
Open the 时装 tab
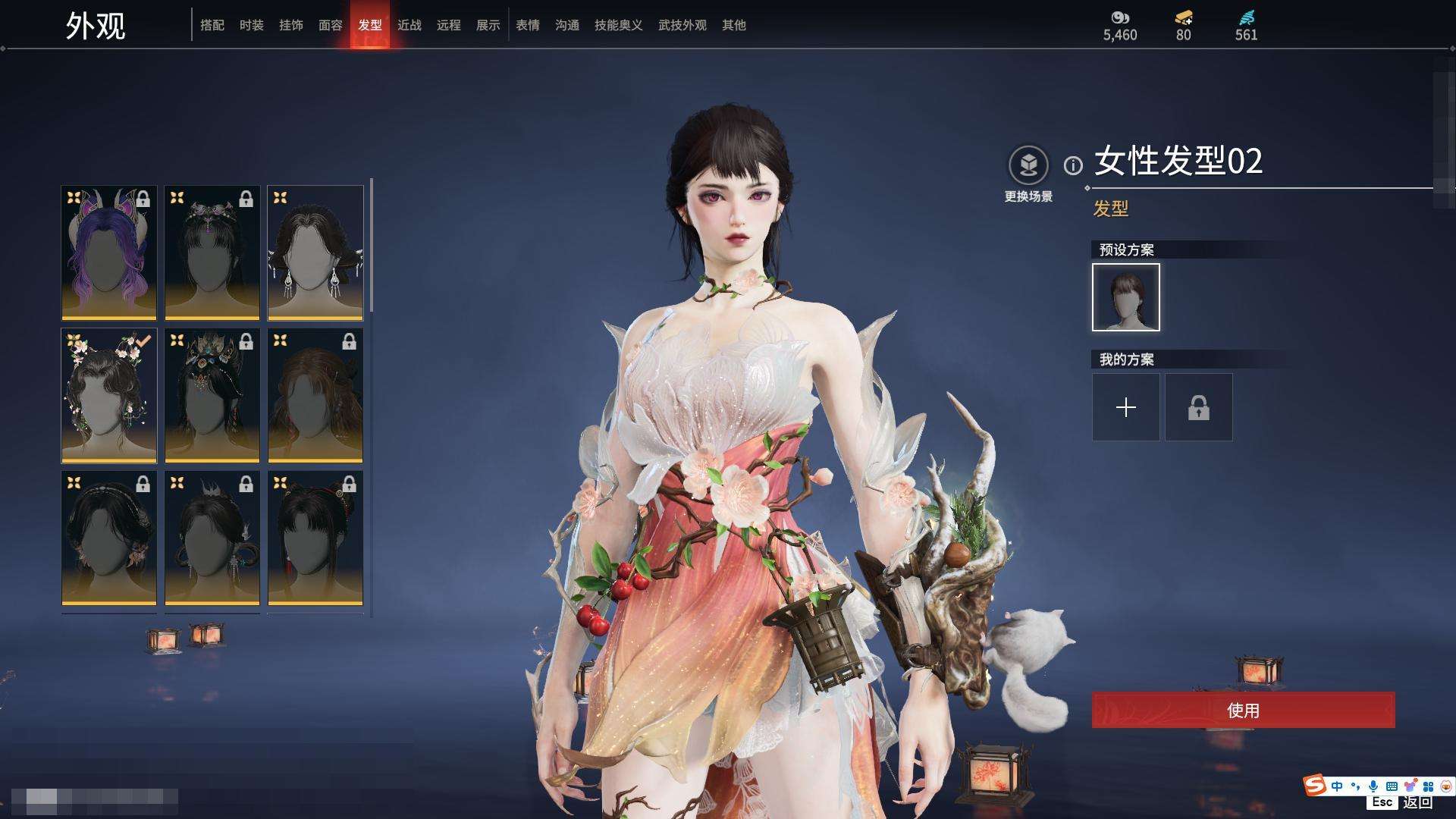click(252, 25)
